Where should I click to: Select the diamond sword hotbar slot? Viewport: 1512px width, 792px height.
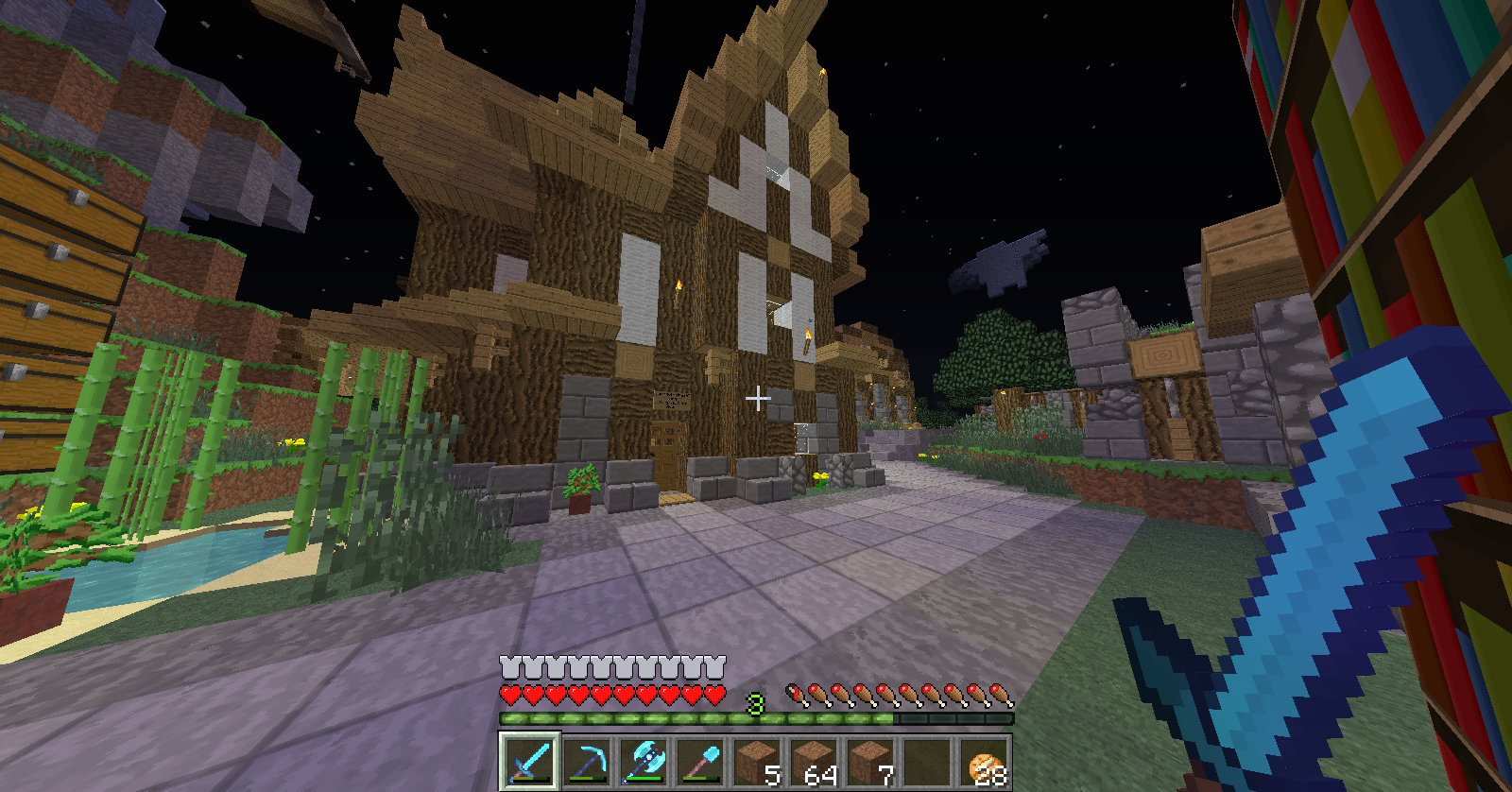point(529,761)
